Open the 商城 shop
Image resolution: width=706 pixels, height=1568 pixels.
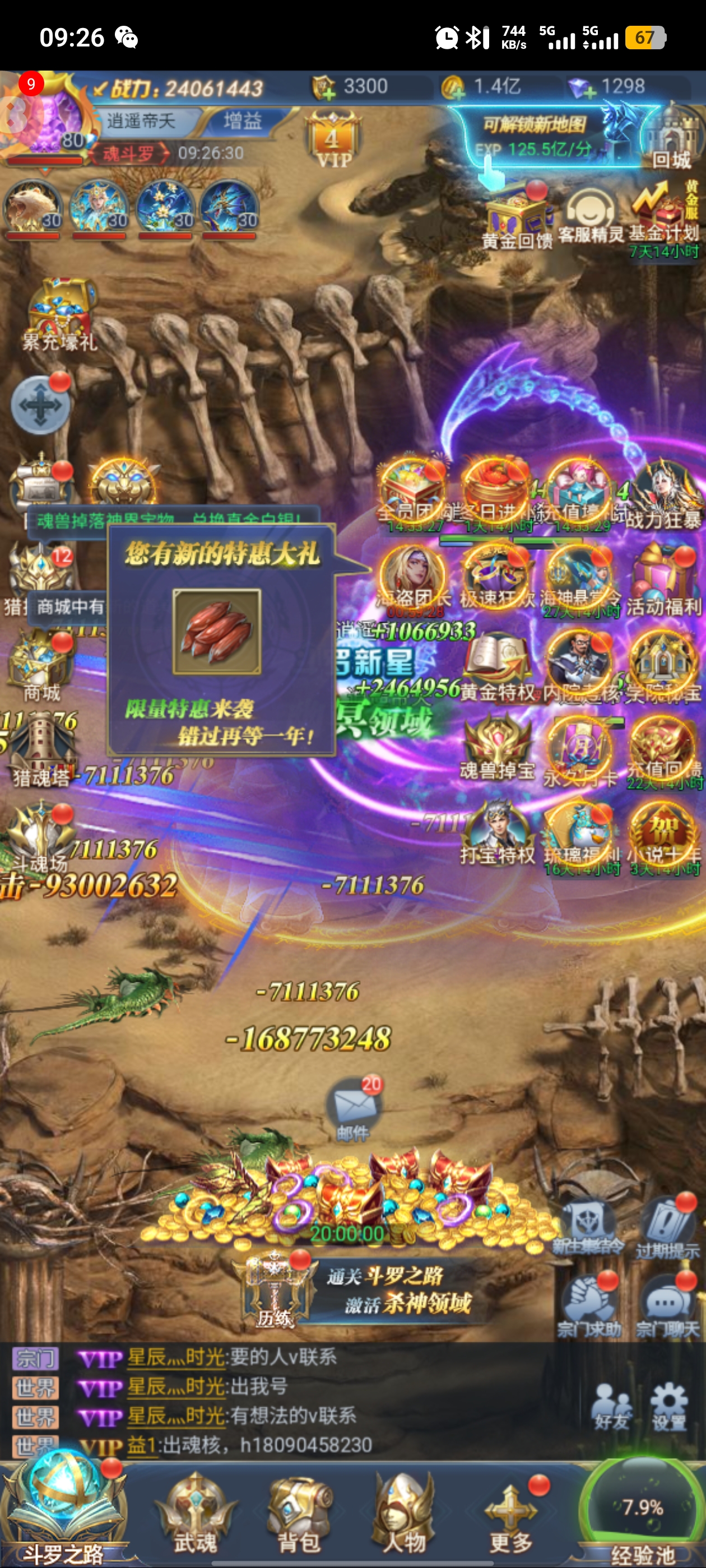(41, 666)
